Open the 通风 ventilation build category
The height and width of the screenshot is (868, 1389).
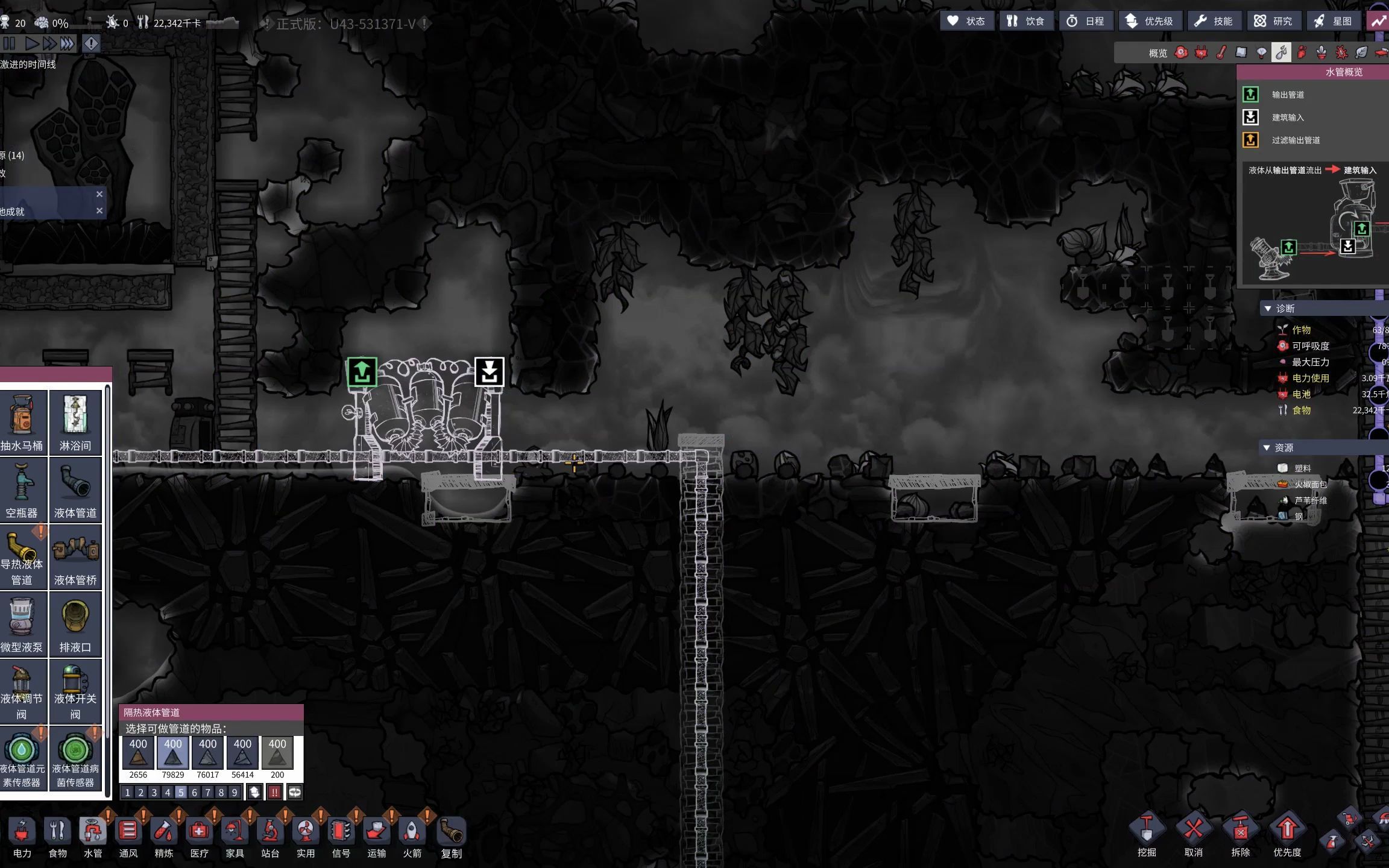point(128,837)
